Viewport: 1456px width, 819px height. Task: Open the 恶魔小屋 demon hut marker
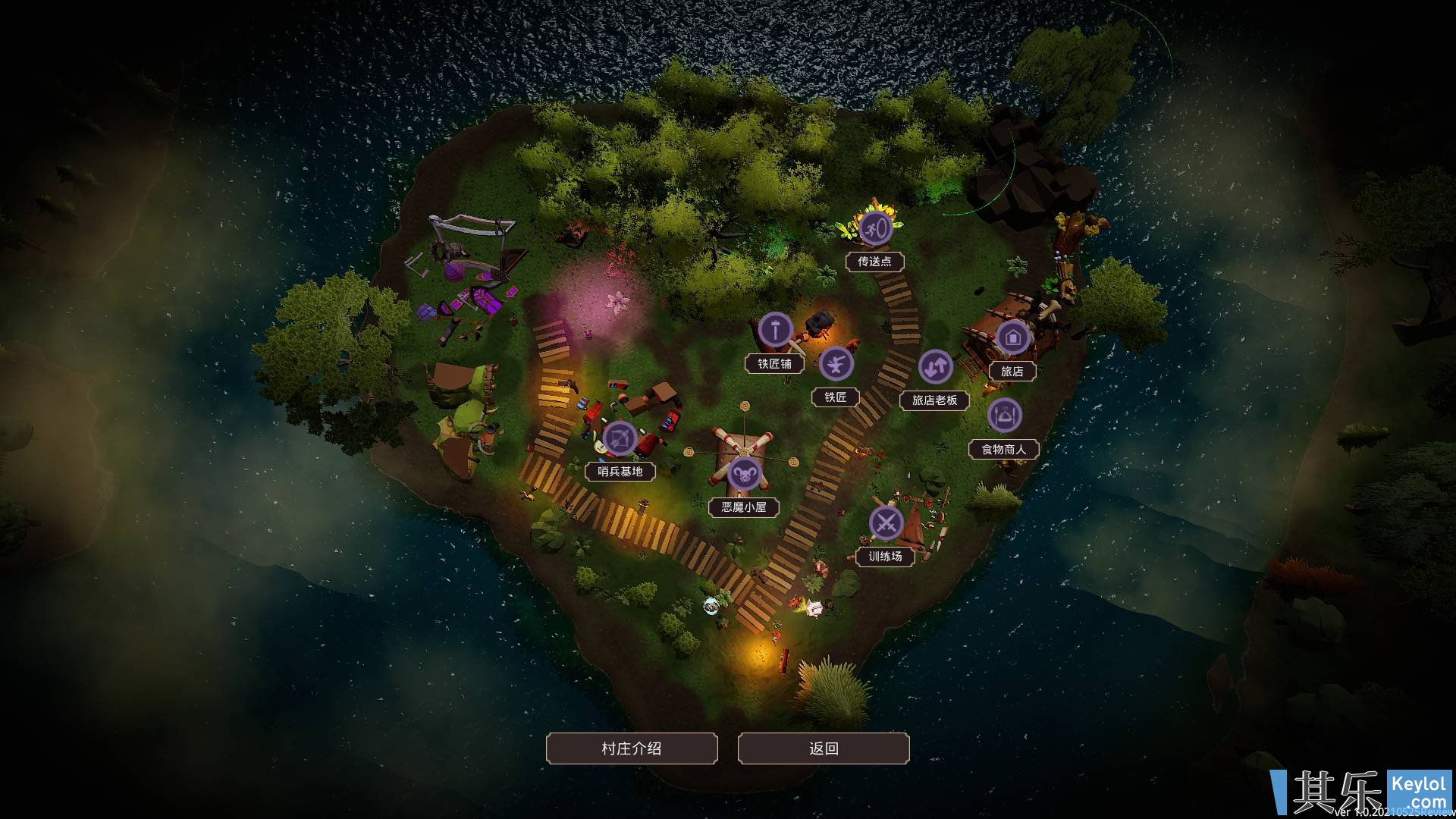coord(744,475)
